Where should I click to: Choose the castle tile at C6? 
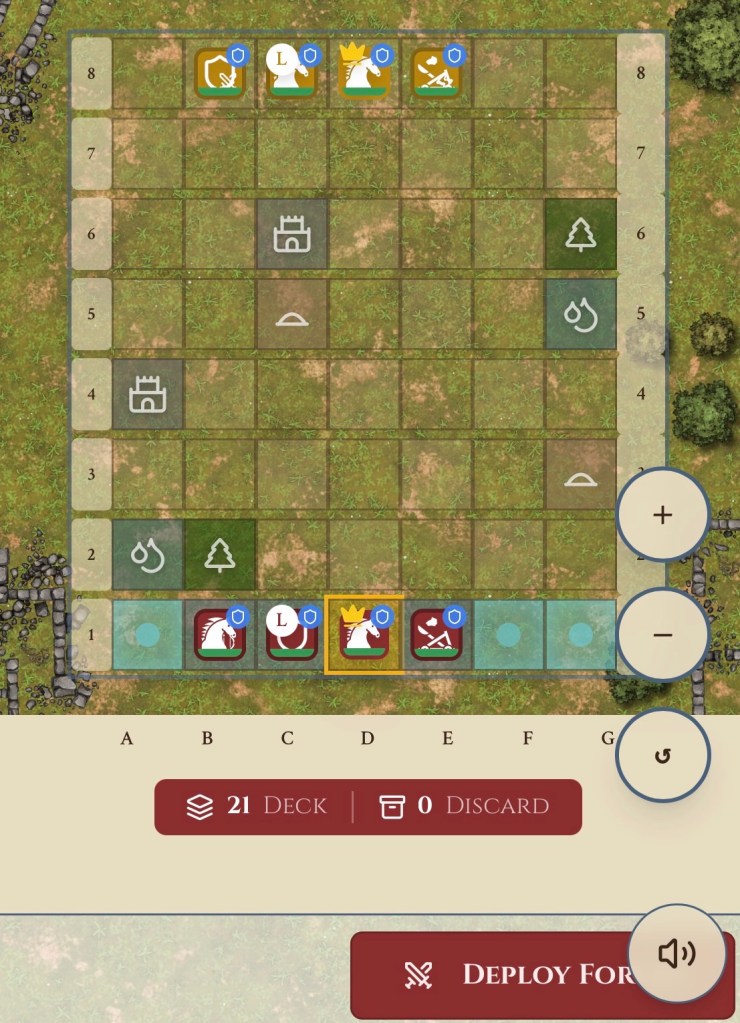(292, 234)
